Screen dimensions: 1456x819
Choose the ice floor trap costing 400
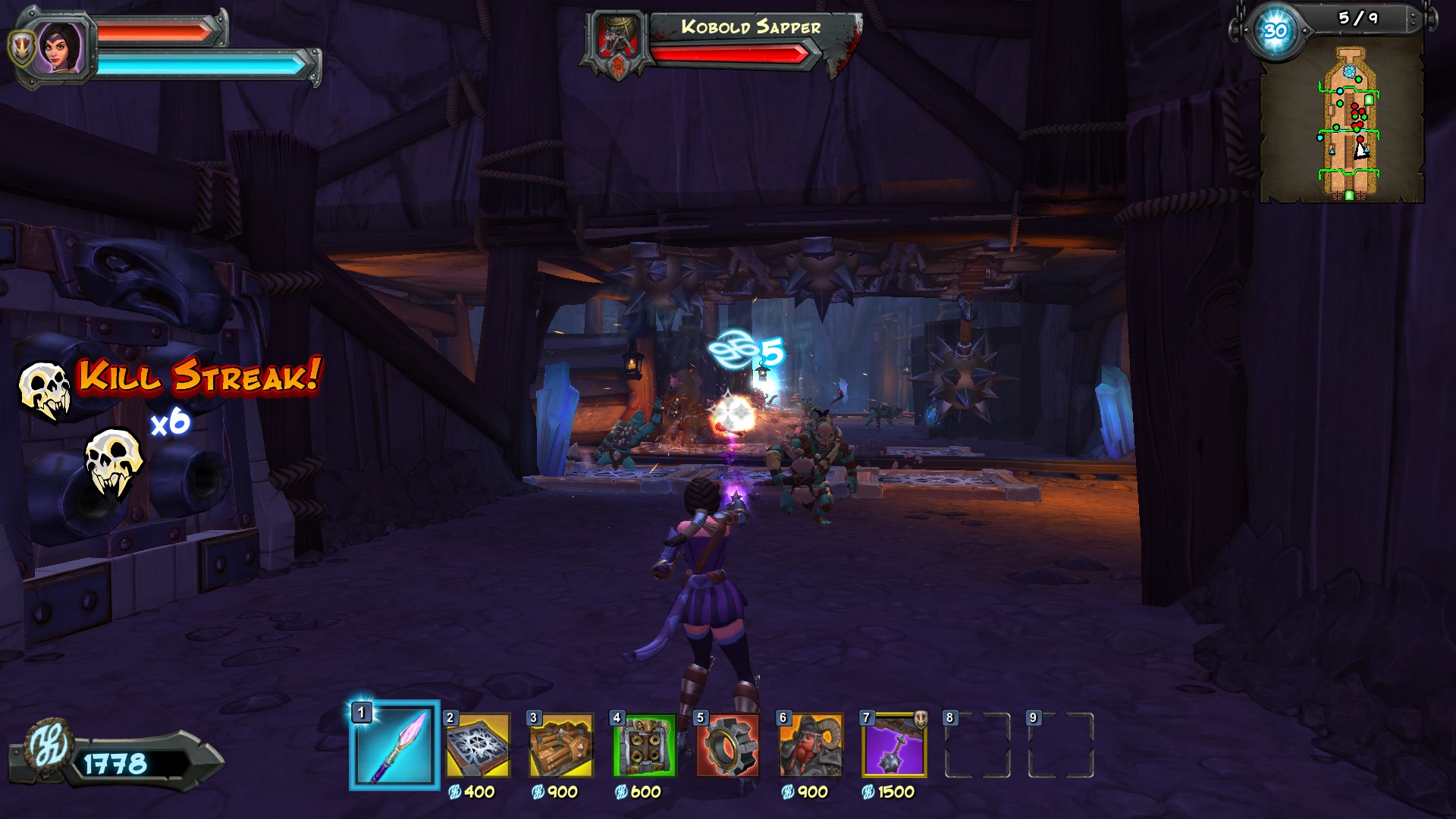pyautogui.click(x=478, y=745)
